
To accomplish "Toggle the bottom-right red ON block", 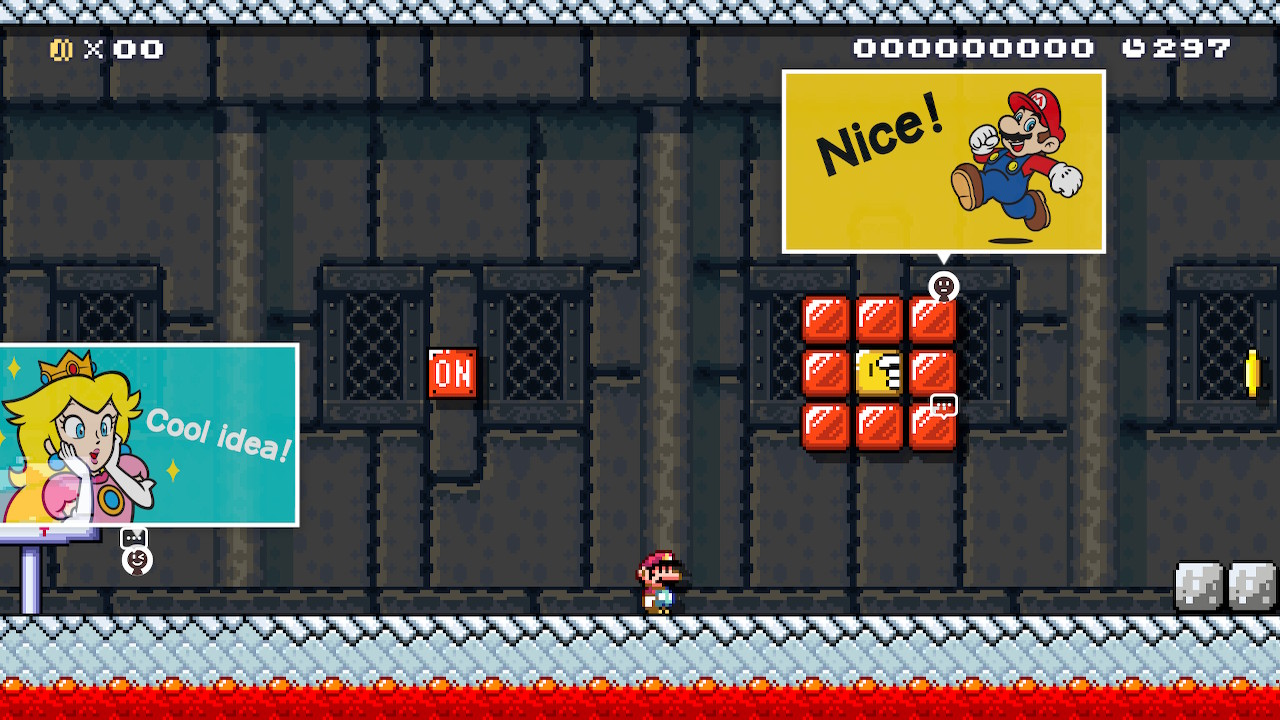I will (932, 427).
